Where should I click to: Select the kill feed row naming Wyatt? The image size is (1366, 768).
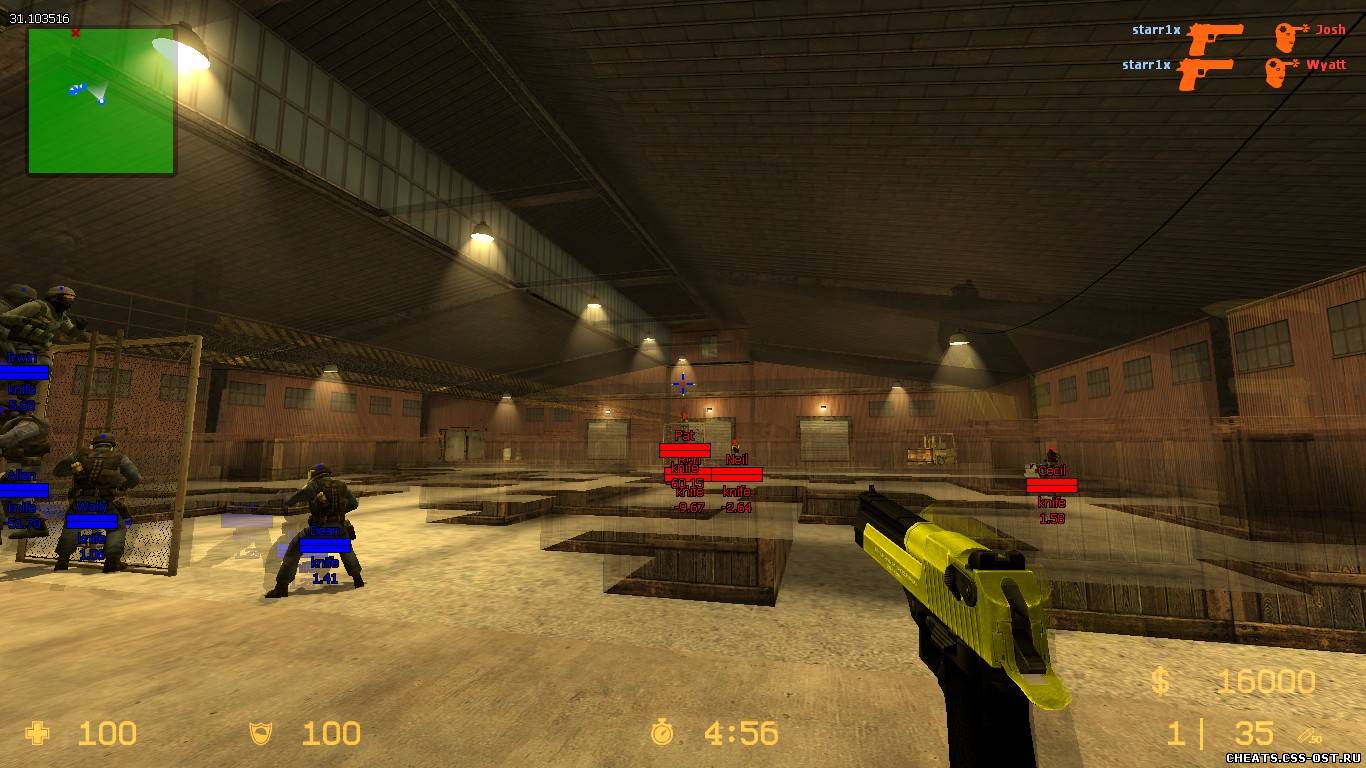(x=1233, y=69)
